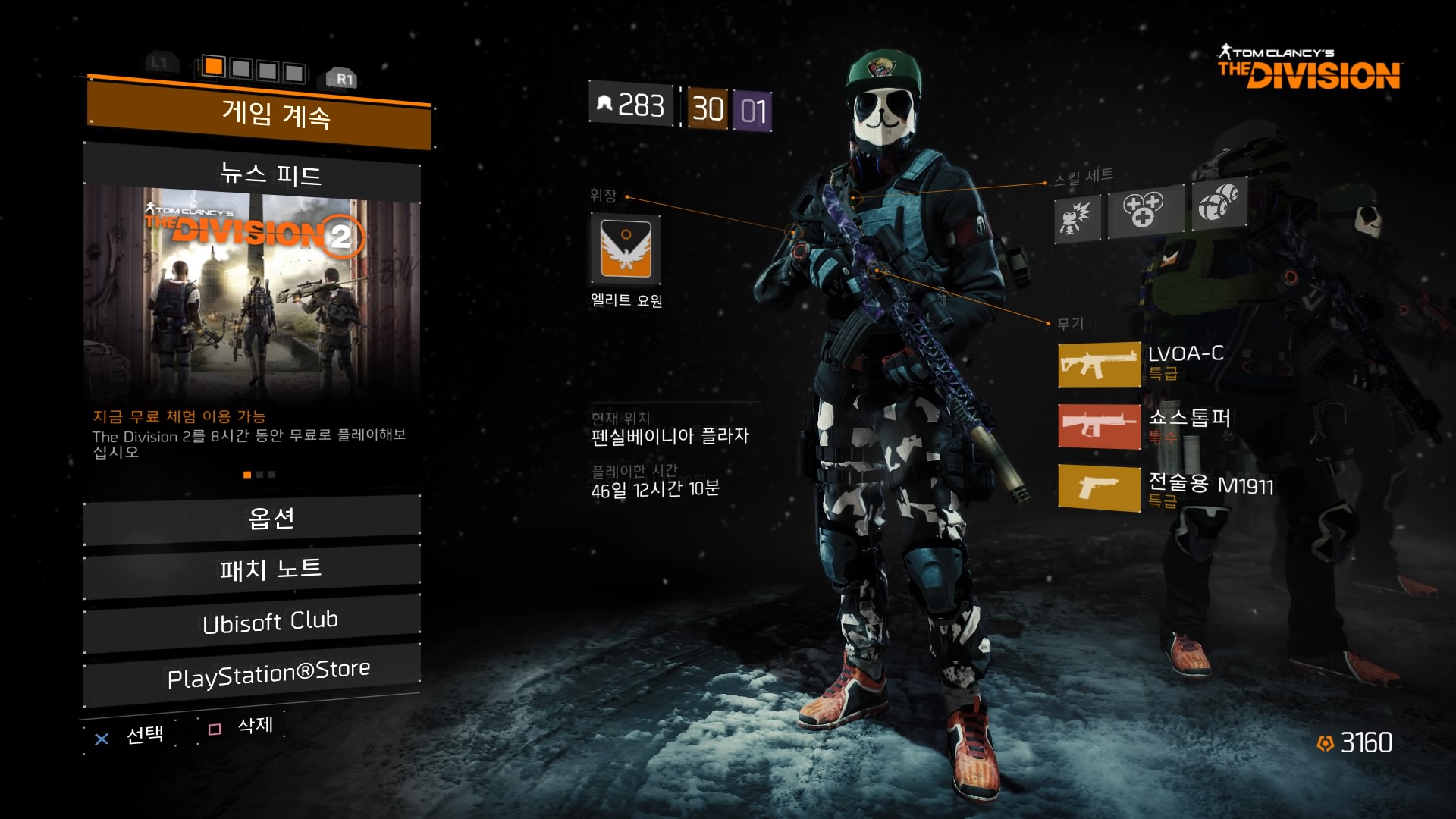Viewport: 1456px width, 819px height.
Task: Click the turret skill icon
Action: pos(1077,217)
